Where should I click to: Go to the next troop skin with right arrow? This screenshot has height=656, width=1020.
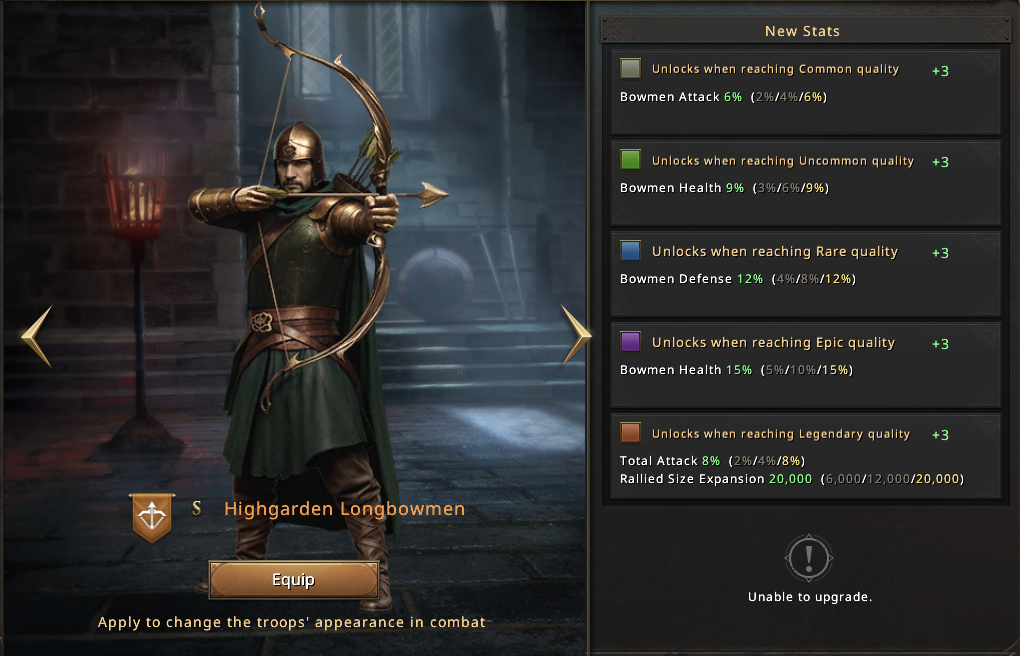tap(576, 334)
